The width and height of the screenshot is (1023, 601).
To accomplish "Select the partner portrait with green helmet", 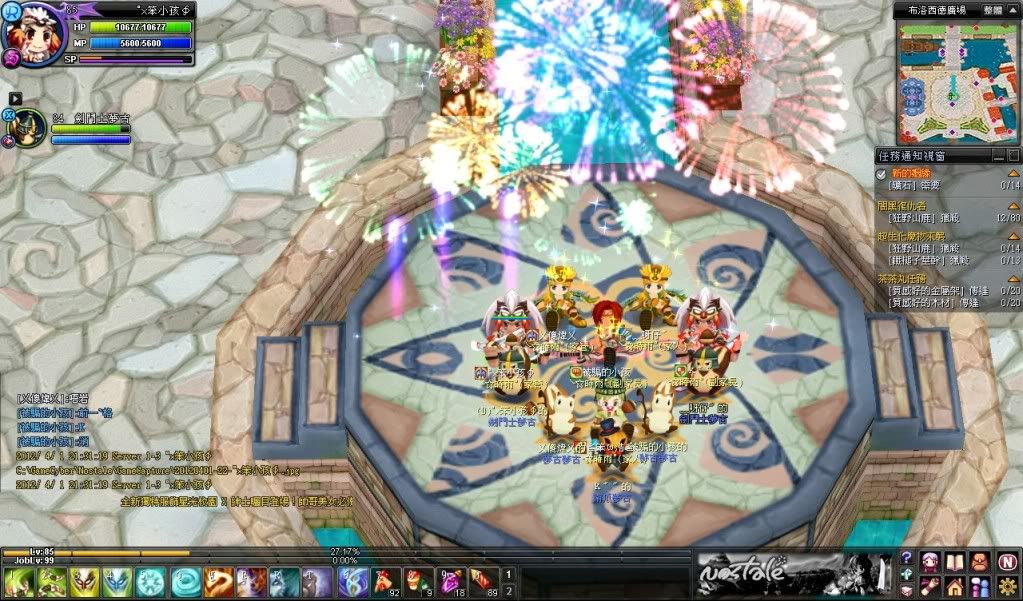I will pos(27,128).
